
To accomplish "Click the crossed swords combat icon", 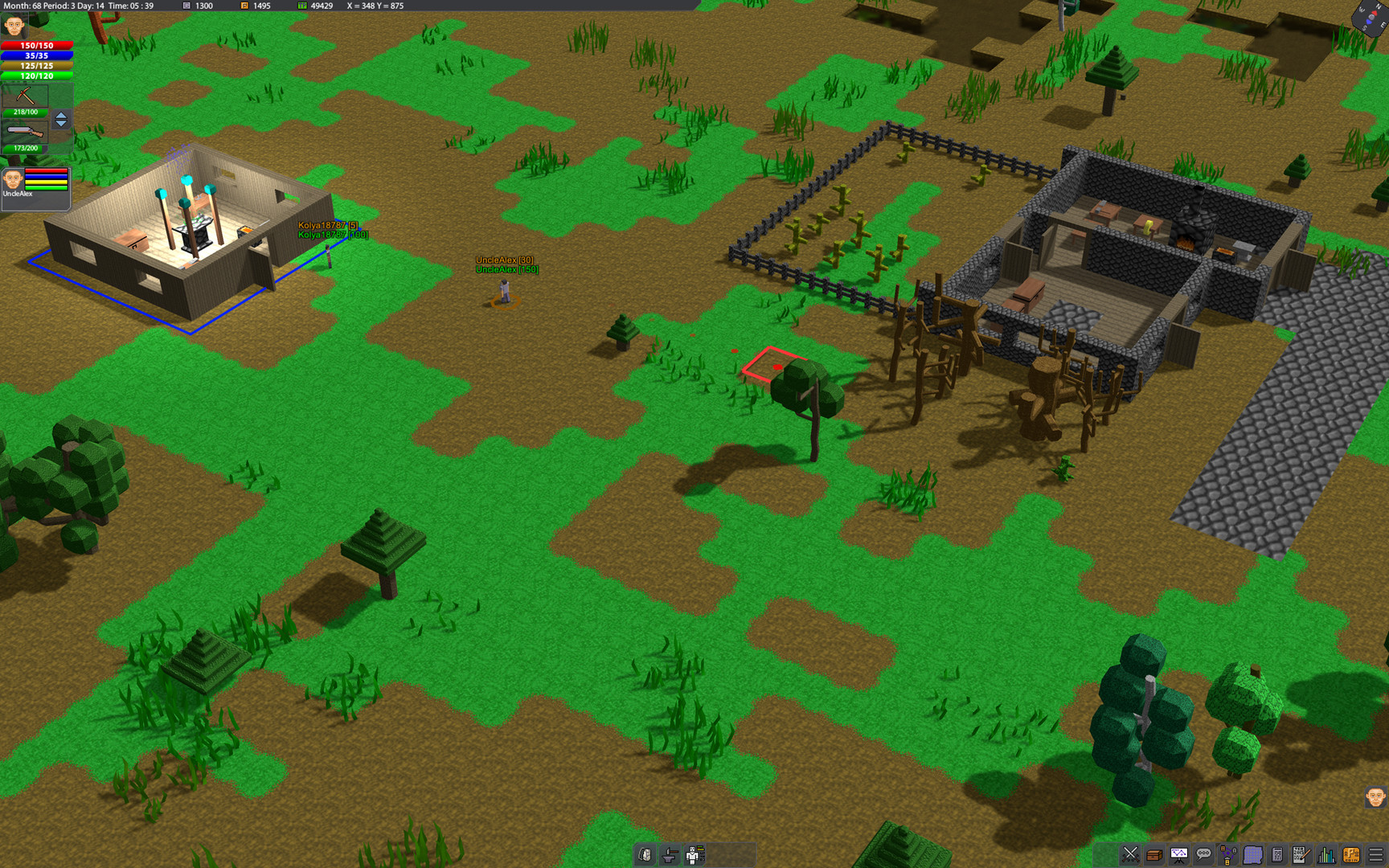I will pyautogui.click(x=1131, y=854).
